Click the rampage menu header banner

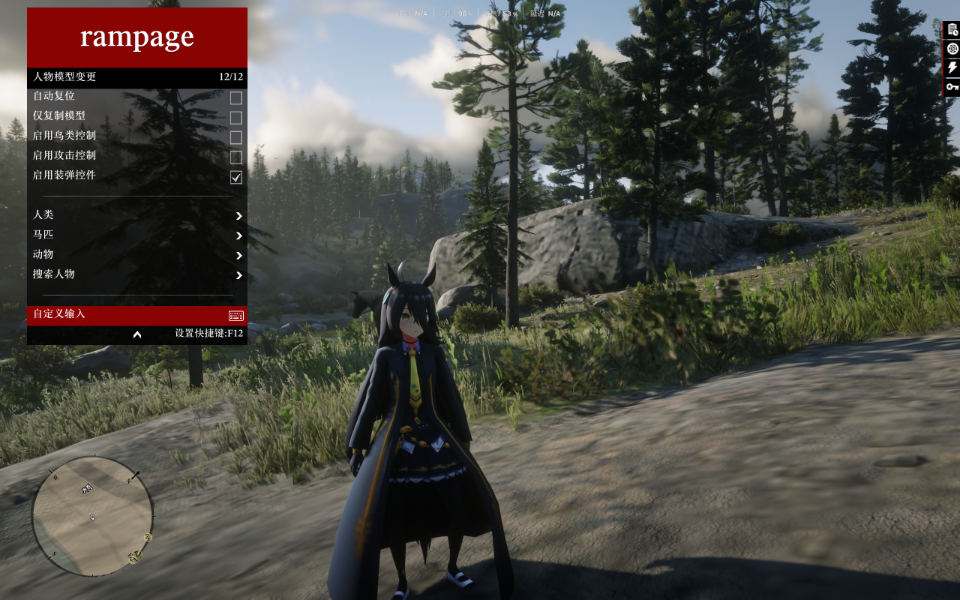point(137,38)
